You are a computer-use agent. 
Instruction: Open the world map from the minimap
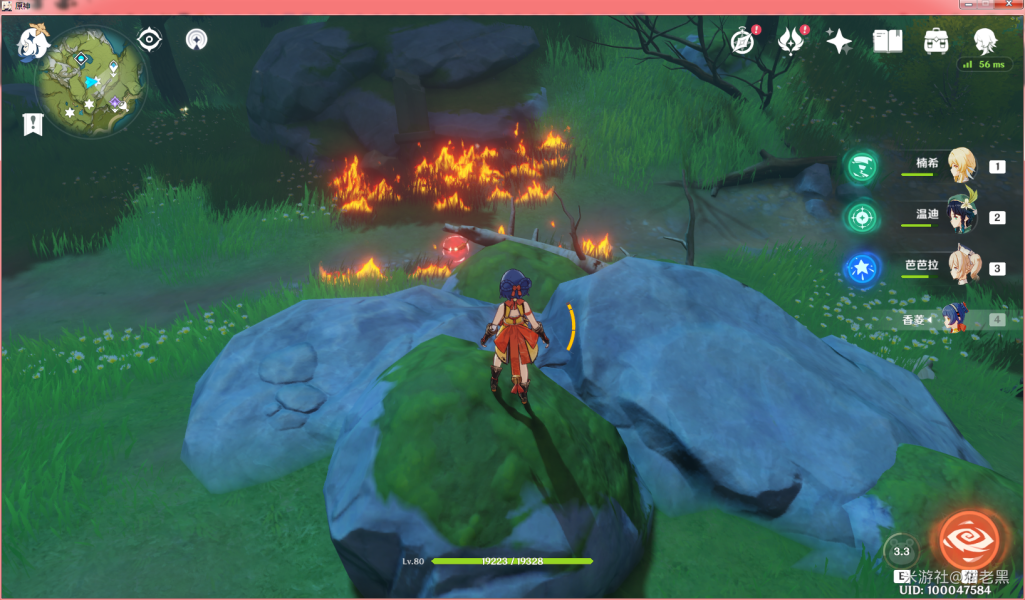point(90,82)
